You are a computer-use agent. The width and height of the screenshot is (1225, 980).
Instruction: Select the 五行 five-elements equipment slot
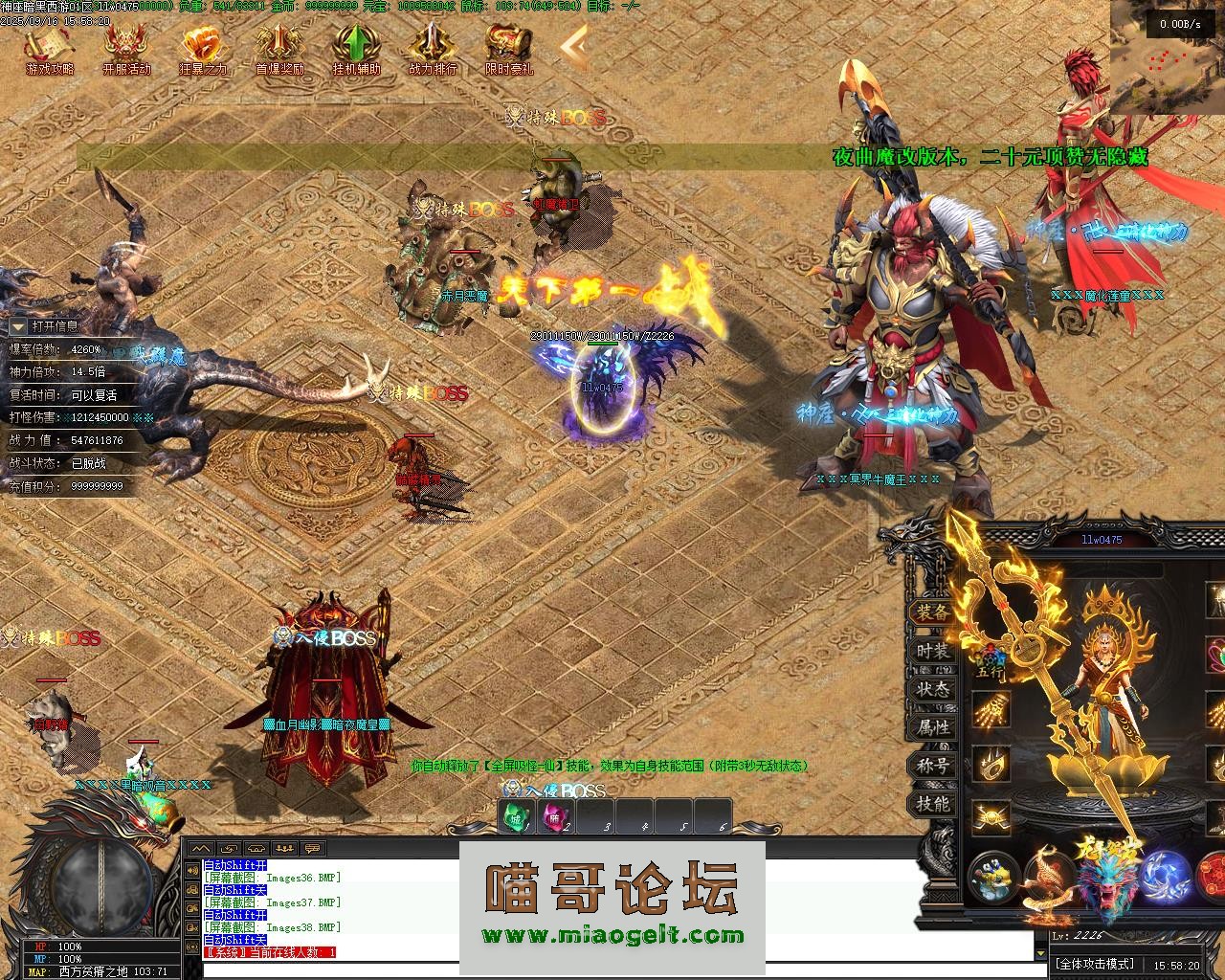click(x=991, y=660)
